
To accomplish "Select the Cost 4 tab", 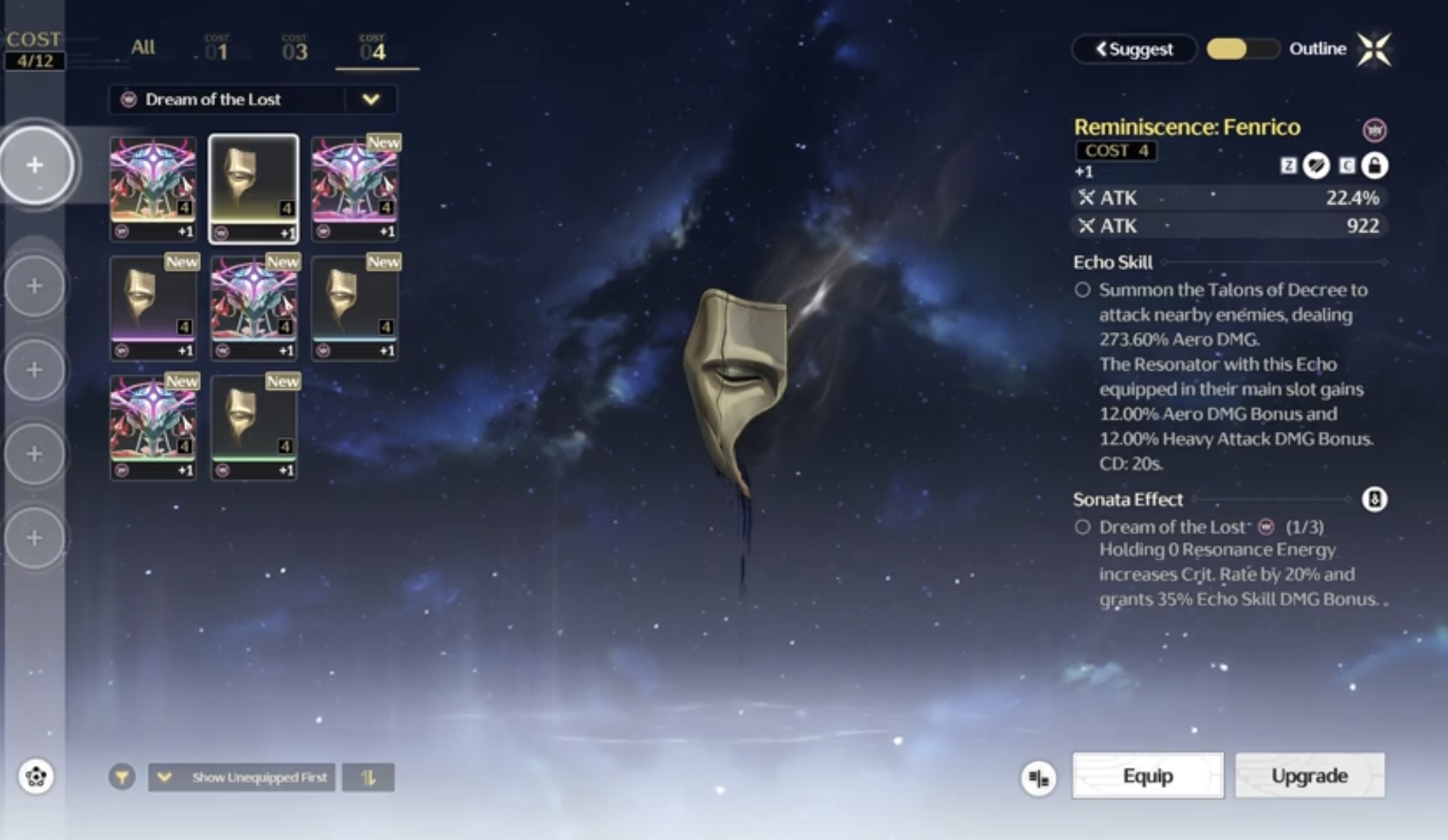I will tap(373, 50).
